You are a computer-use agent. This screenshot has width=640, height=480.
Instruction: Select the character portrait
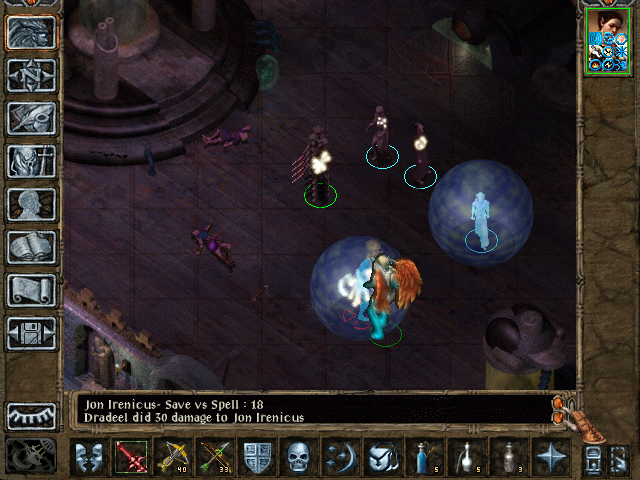[607, 40]
